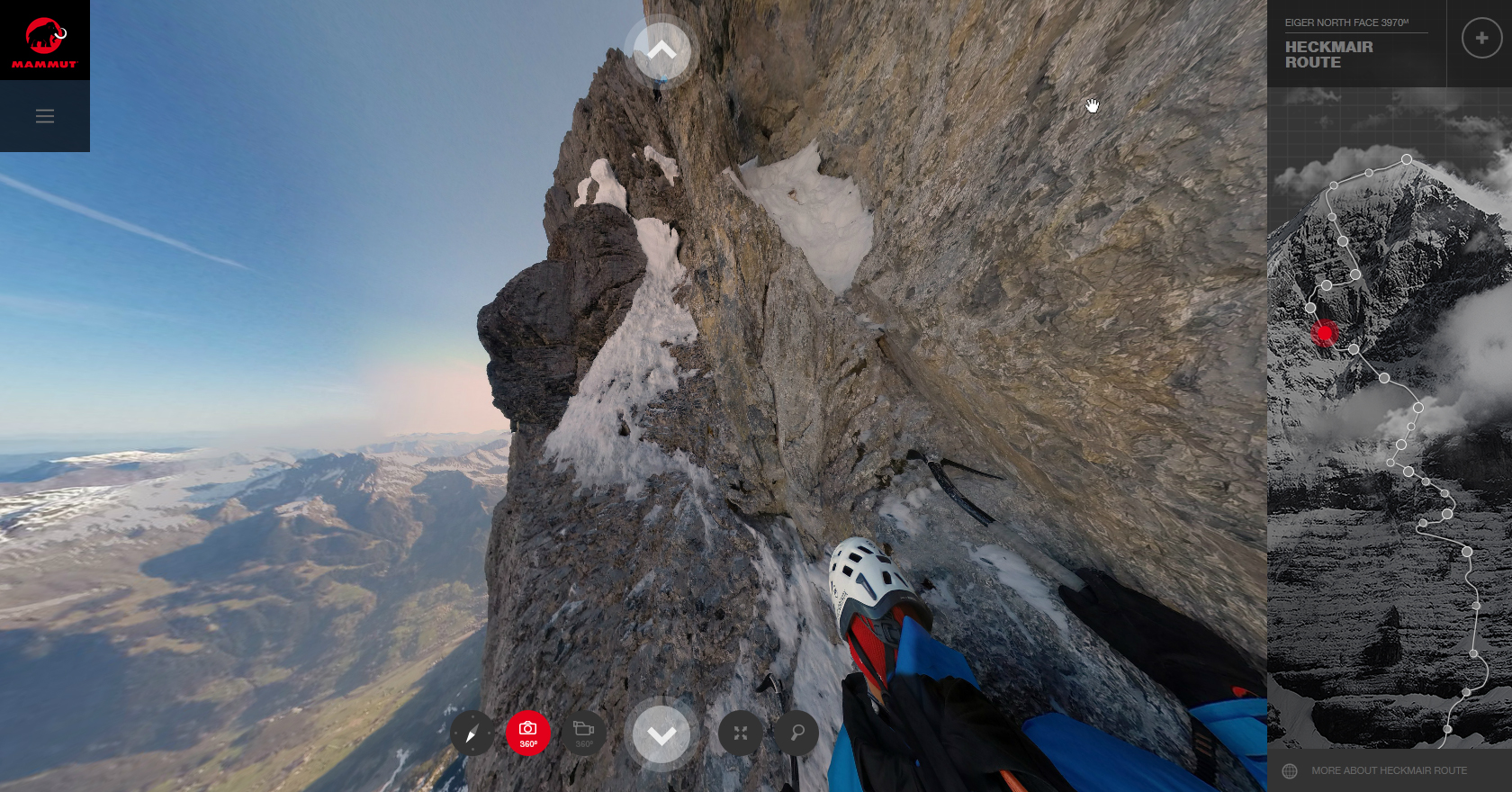Open the magnifying glass zoom tool
Image resolution: width=1512 pixels, height=792 pixels.
(796, 733)
